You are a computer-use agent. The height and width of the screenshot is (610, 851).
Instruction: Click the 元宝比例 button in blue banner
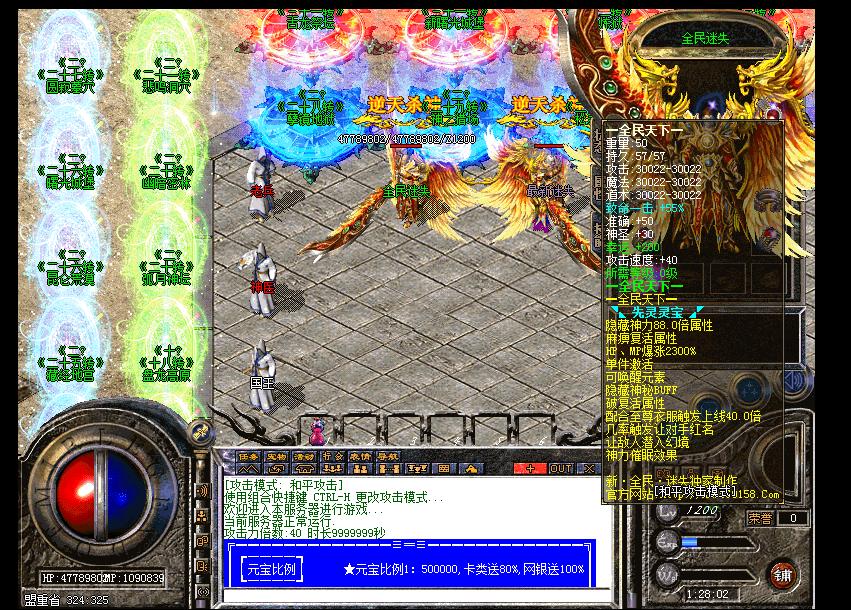[269, 569]
